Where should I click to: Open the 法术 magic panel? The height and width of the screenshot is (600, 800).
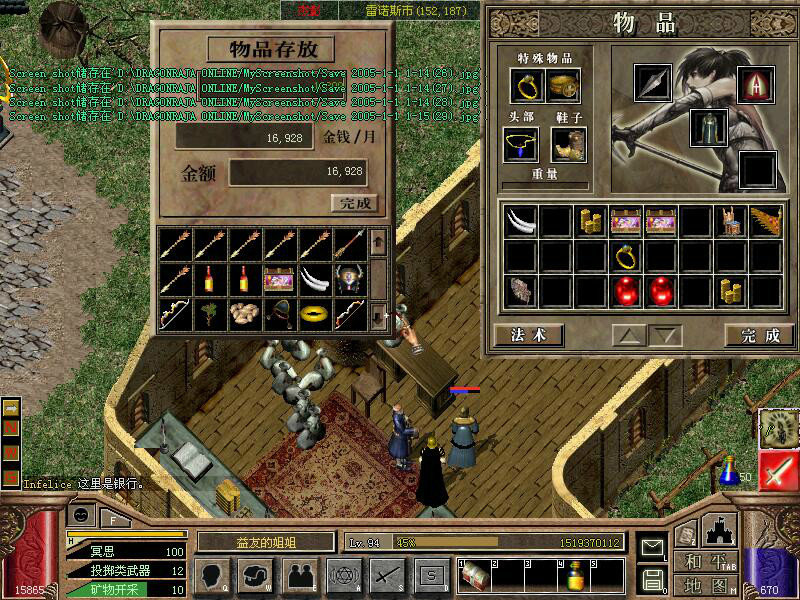528,335
